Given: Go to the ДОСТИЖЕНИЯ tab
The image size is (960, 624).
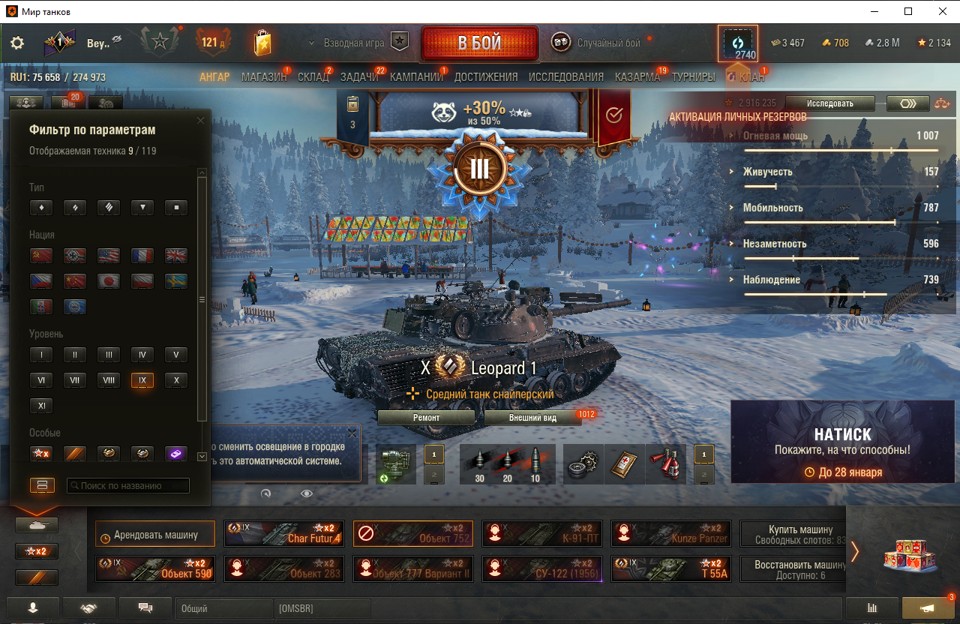Looking at the screenshot, I should click(486, 77).
